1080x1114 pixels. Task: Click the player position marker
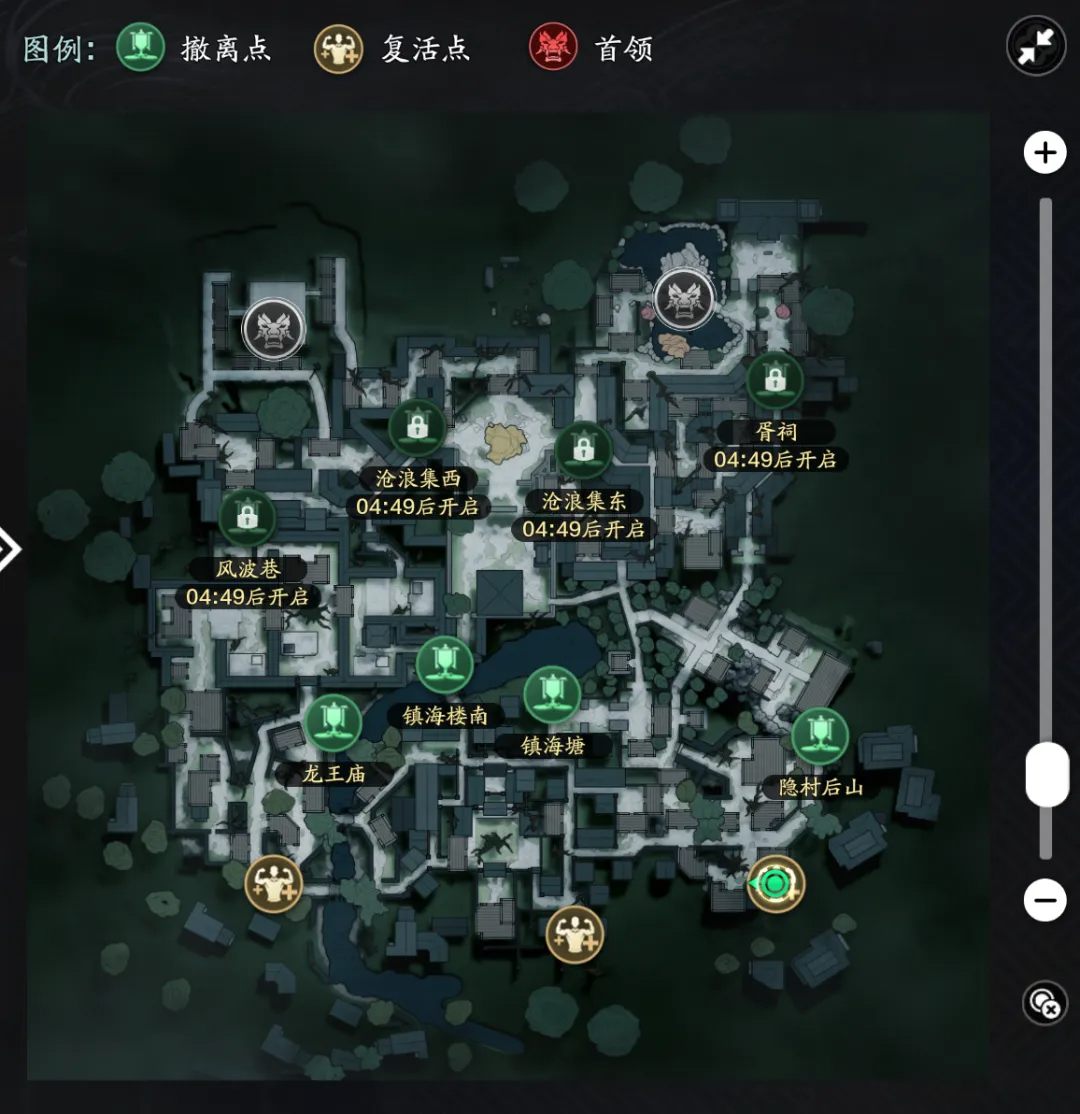click(x=775, y=884)
